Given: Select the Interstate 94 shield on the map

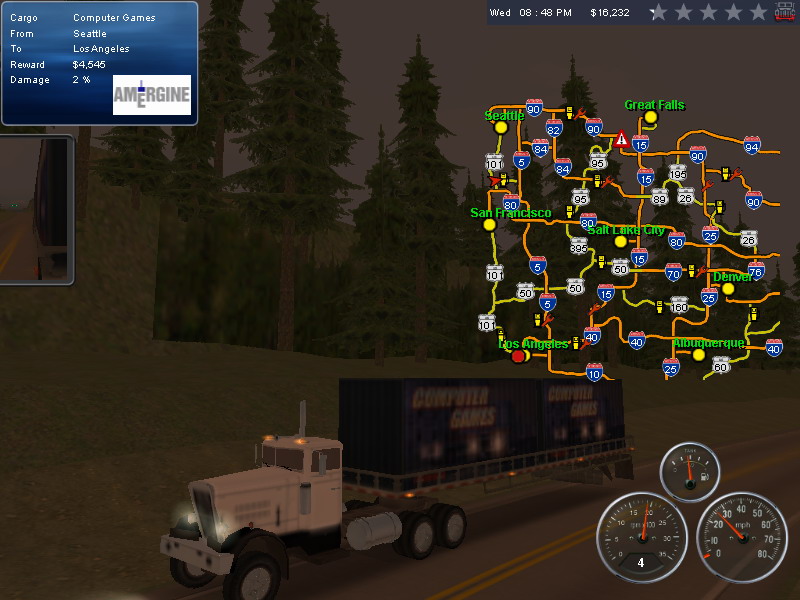Looking at the screenshot, I should click(x=752, y=147).
